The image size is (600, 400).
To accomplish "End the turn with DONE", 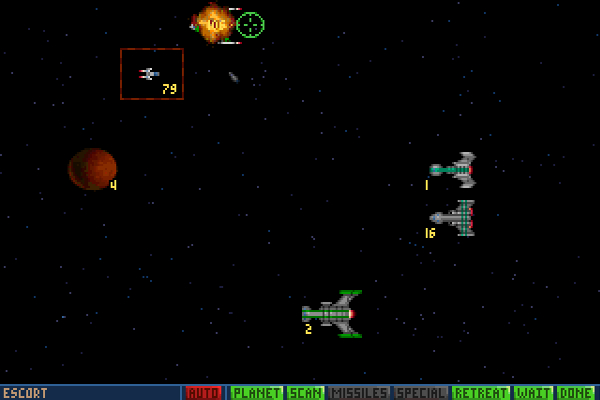I will [576, 393].
